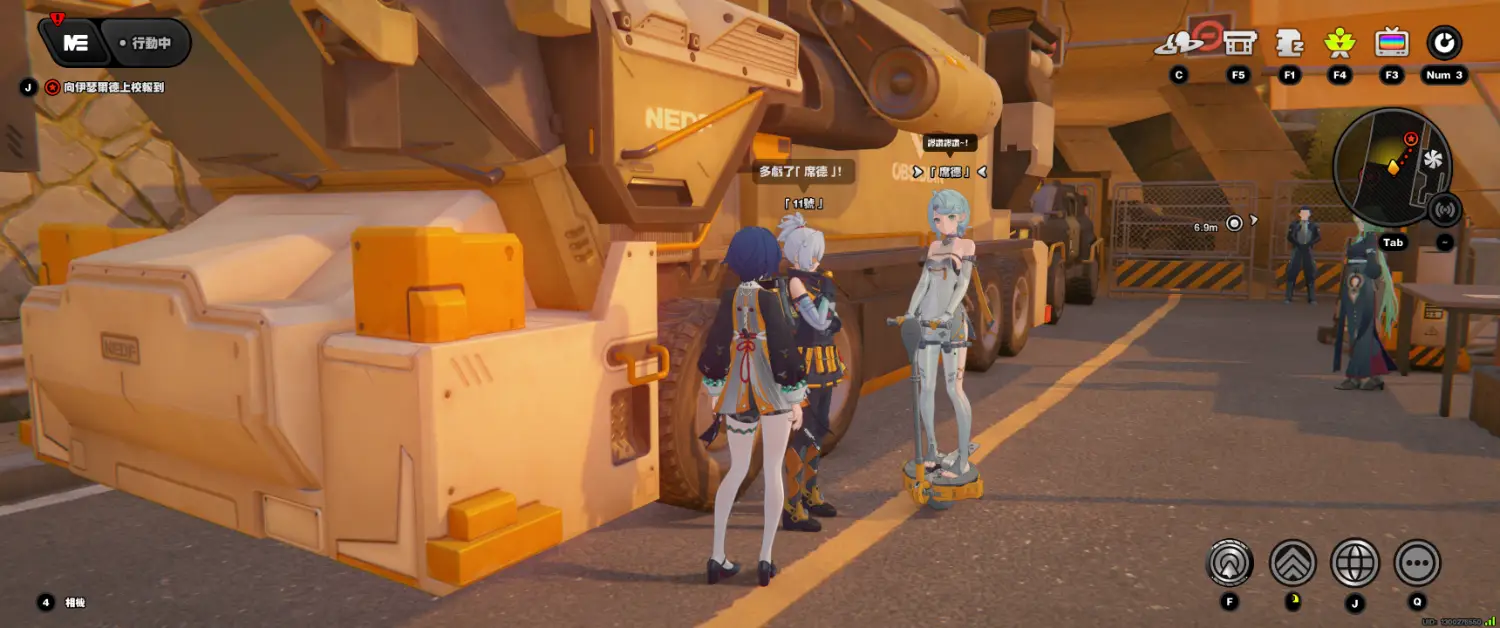Screen dimensions: 1500x628
Task: Open the three-dots more options button
Action: tap(1417, 563)
